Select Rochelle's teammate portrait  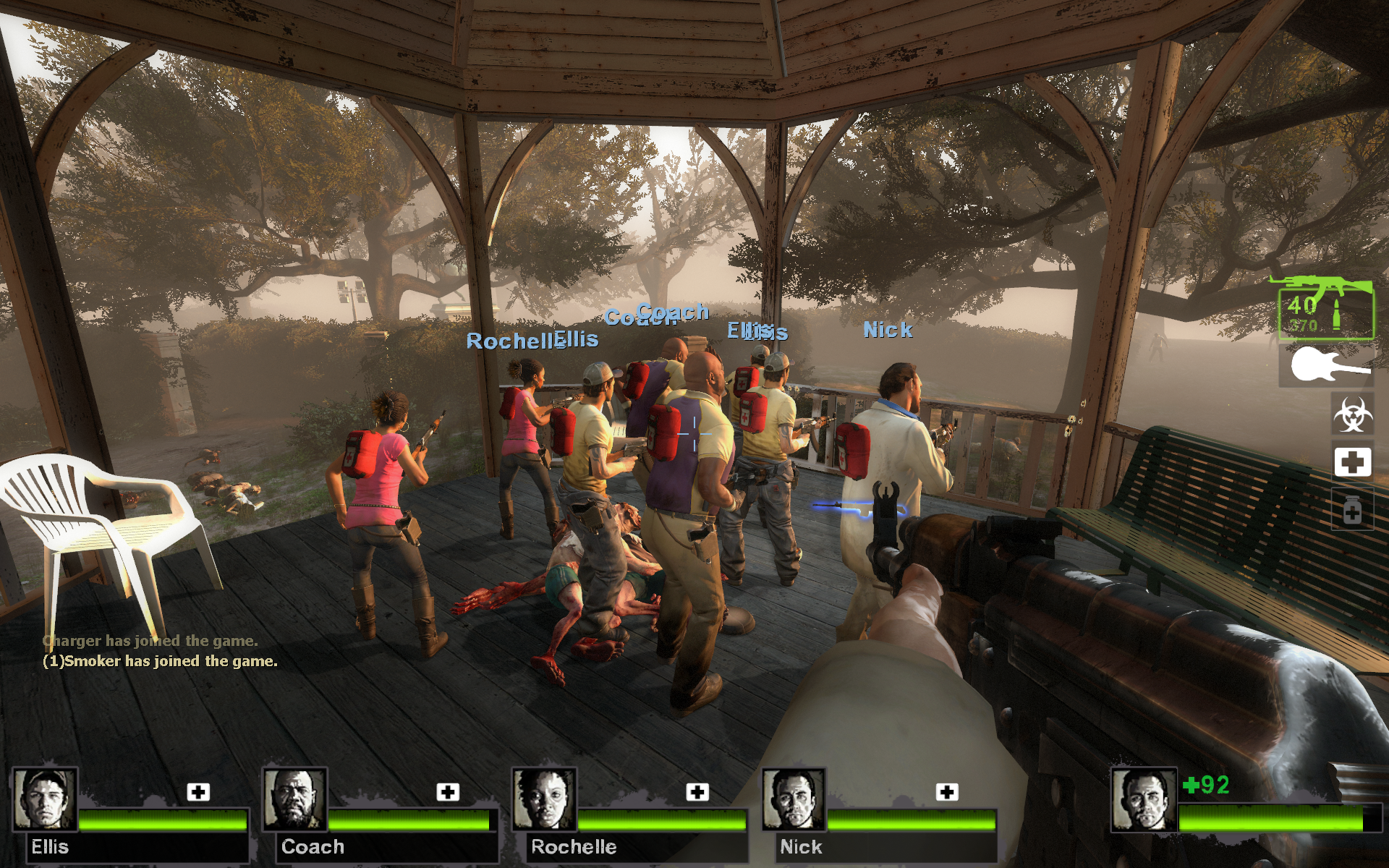pyautogui.click(x=544, y=799)
